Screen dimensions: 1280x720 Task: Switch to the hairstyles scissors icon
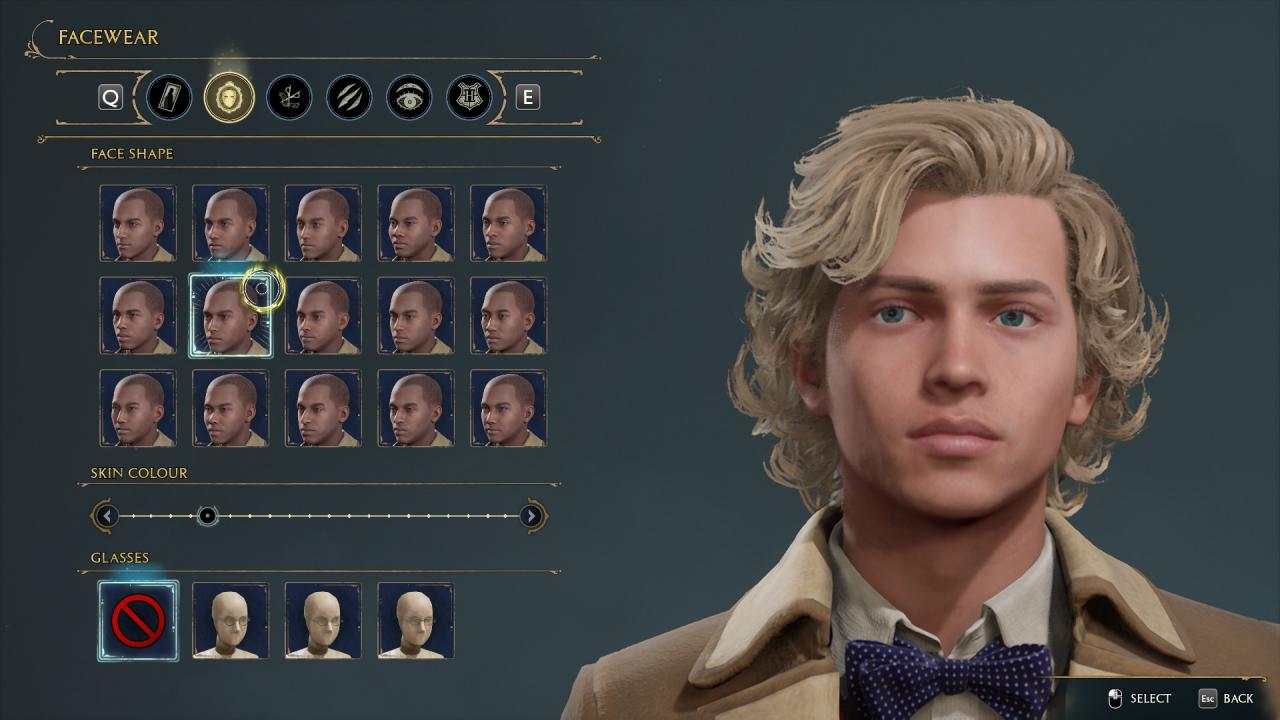(289, 97)
